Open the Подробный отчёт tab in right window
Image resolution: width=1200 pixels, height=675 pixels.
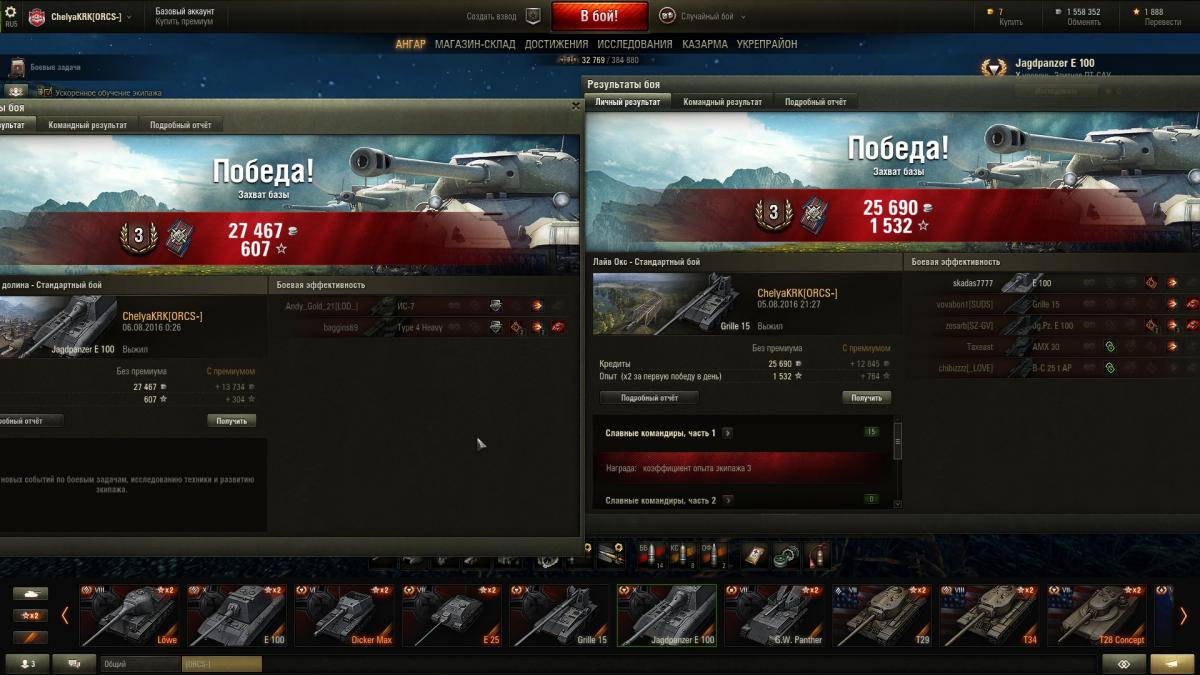coord(815,102)
